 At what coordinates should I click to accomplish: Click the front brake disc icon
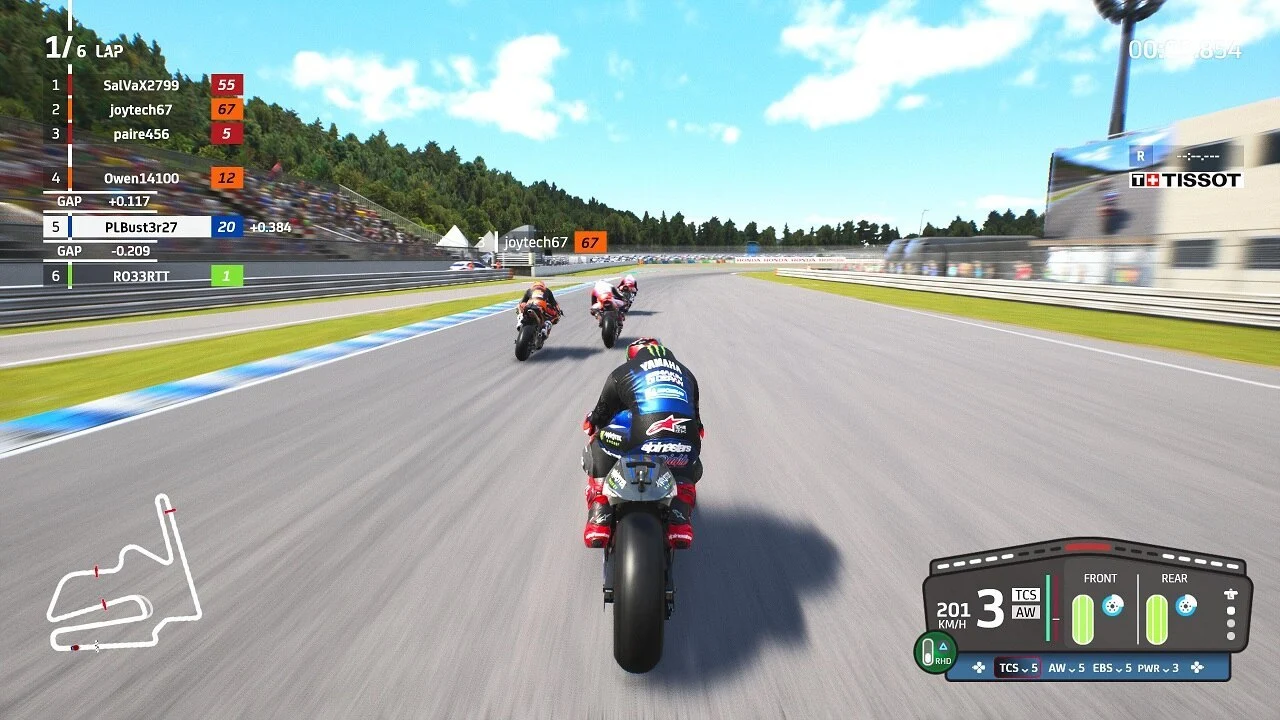(1111, 607)
